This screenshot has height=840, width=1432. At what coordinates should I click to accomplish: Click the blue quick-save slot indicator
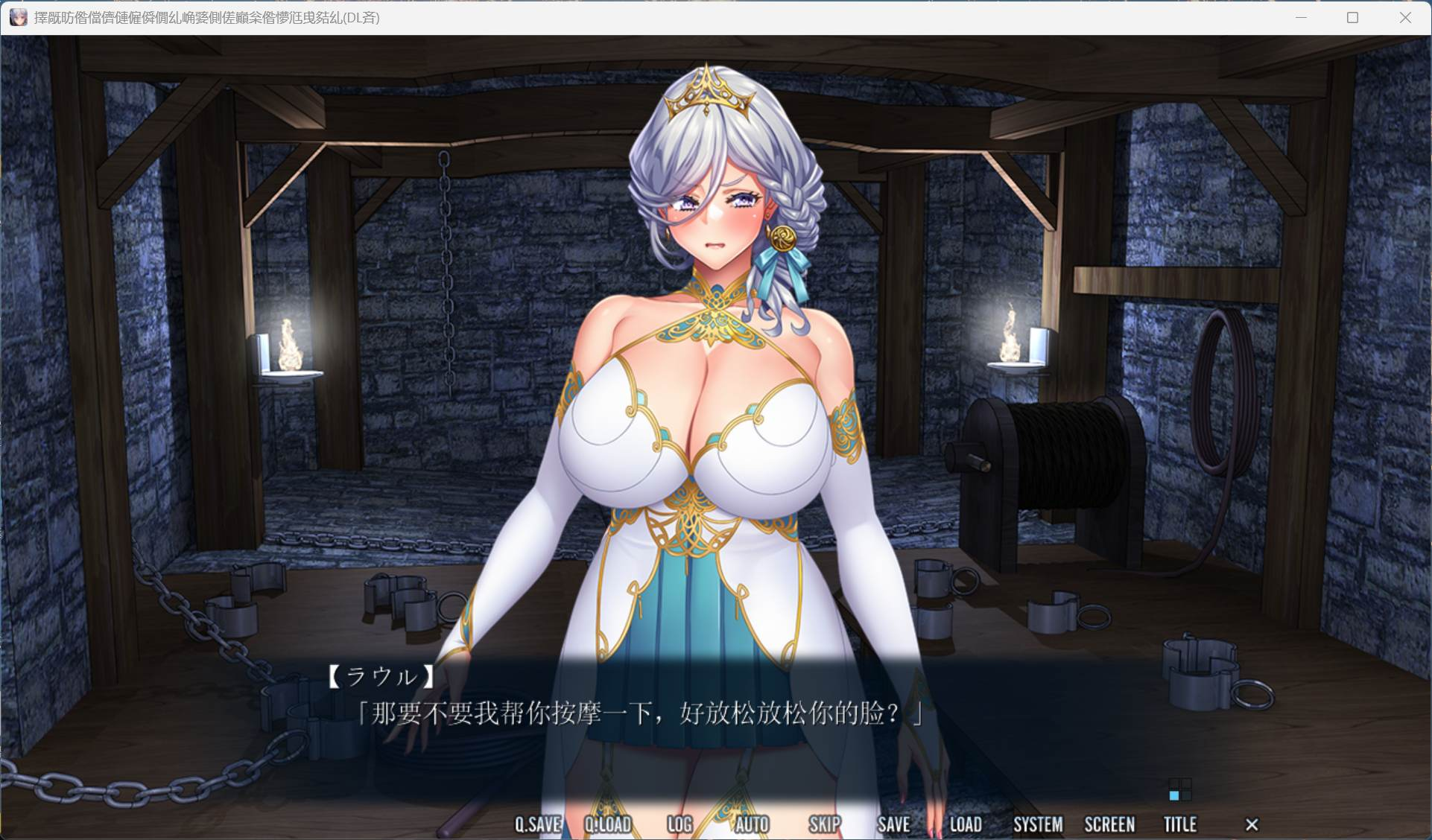[x=1176, y=796]
